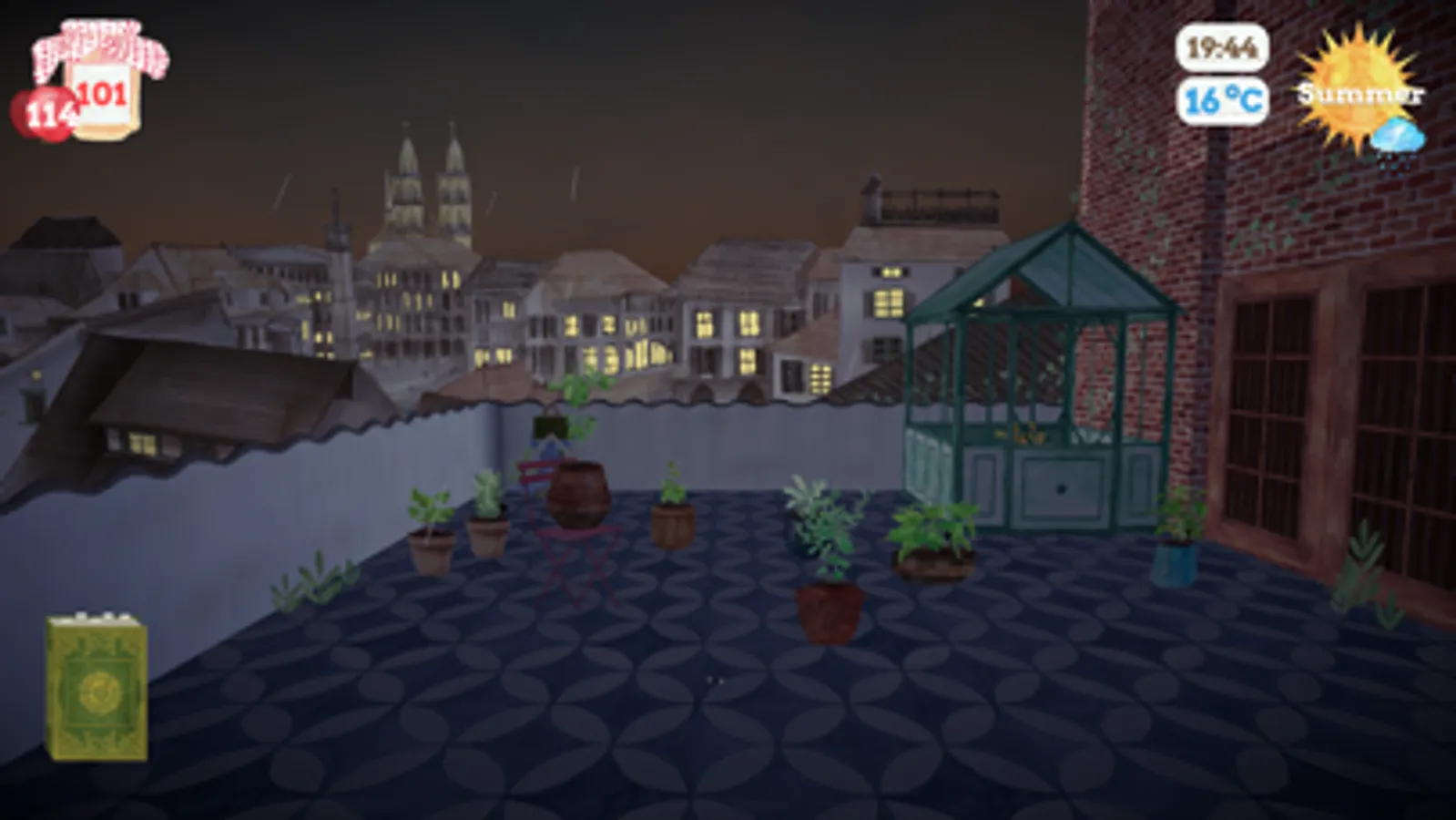Select the small potted sprout by the left wall
Viewport: 1456px width, 820px height.
(x=432, y=528)
